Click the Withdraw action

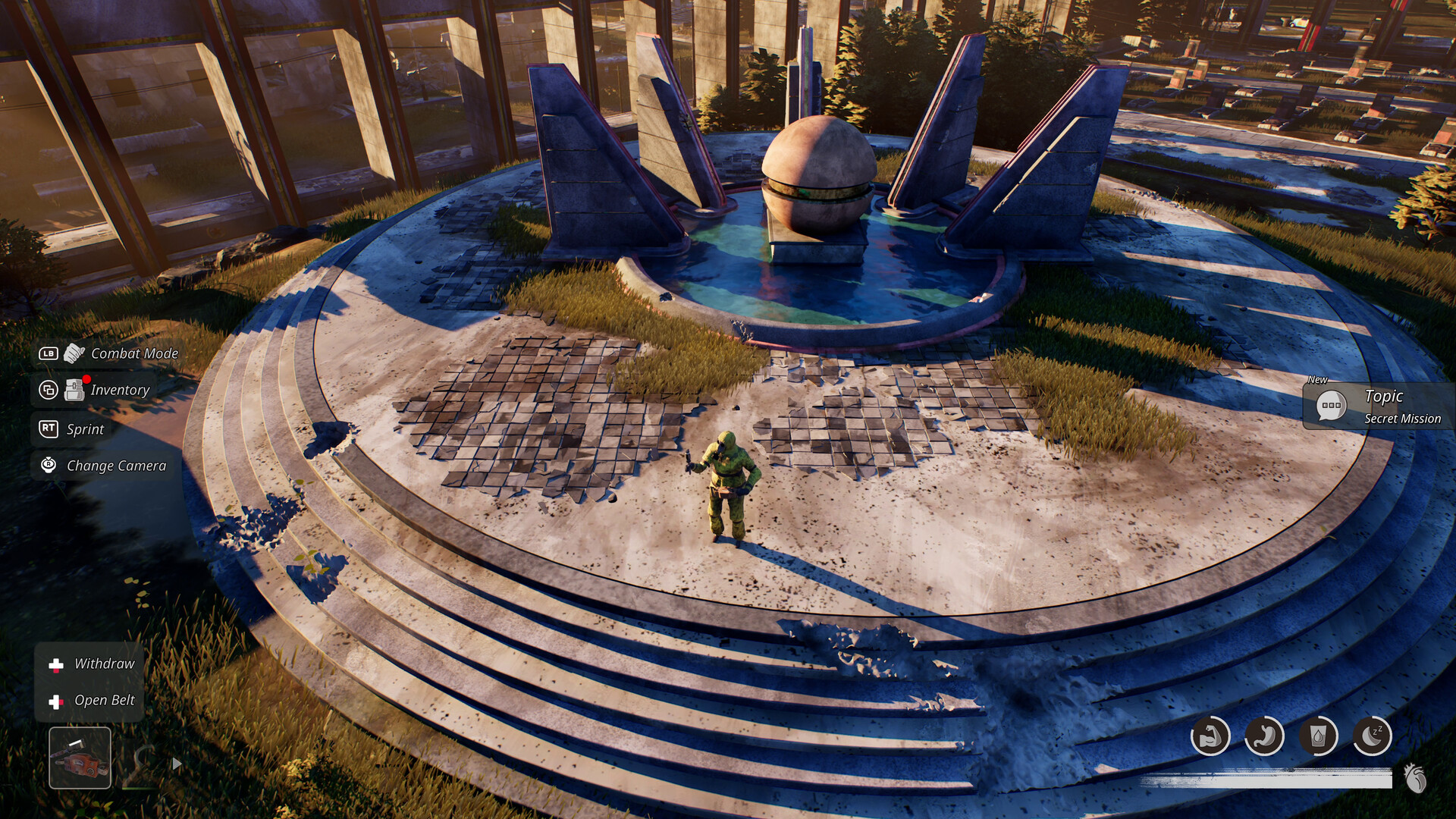pos(104,664)
